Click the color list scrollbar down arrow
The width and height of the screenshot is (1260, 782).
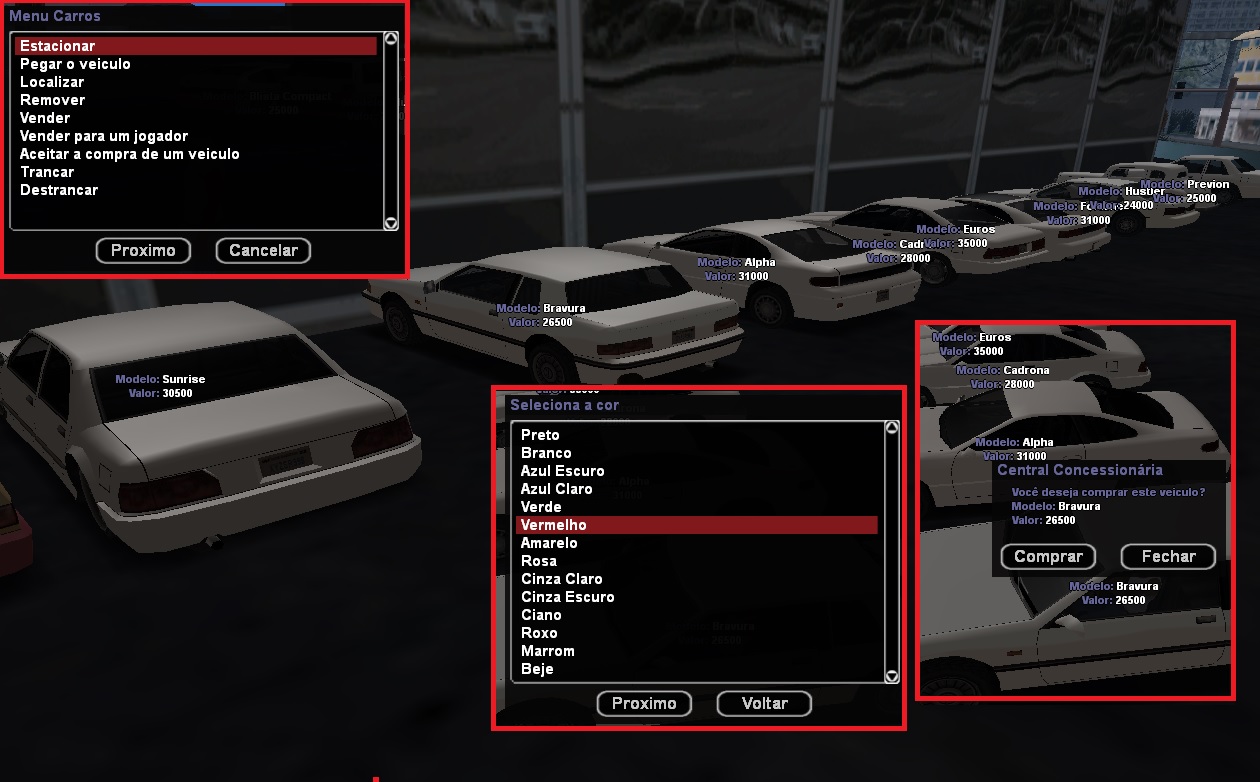tap(892, 677)
